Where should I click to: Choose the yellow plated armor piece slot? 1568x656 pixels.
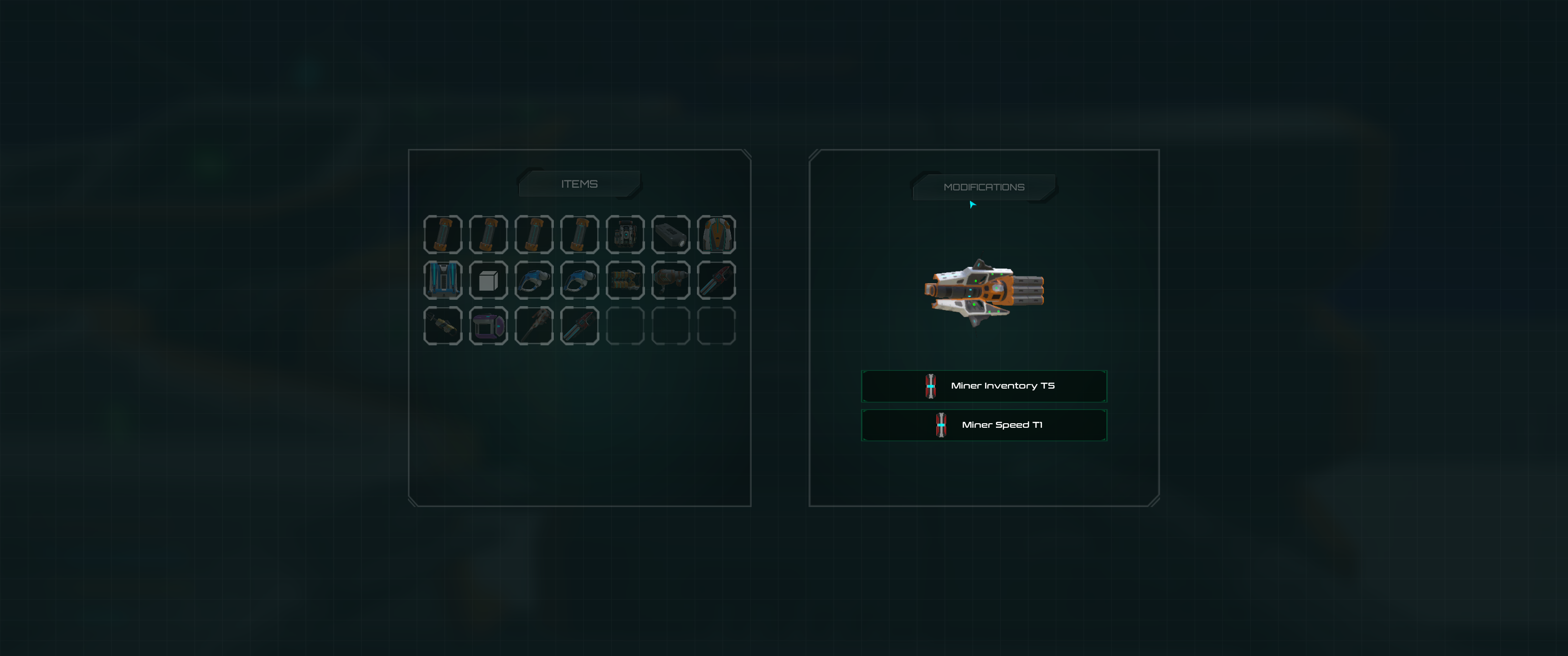[x=624, y=281]
